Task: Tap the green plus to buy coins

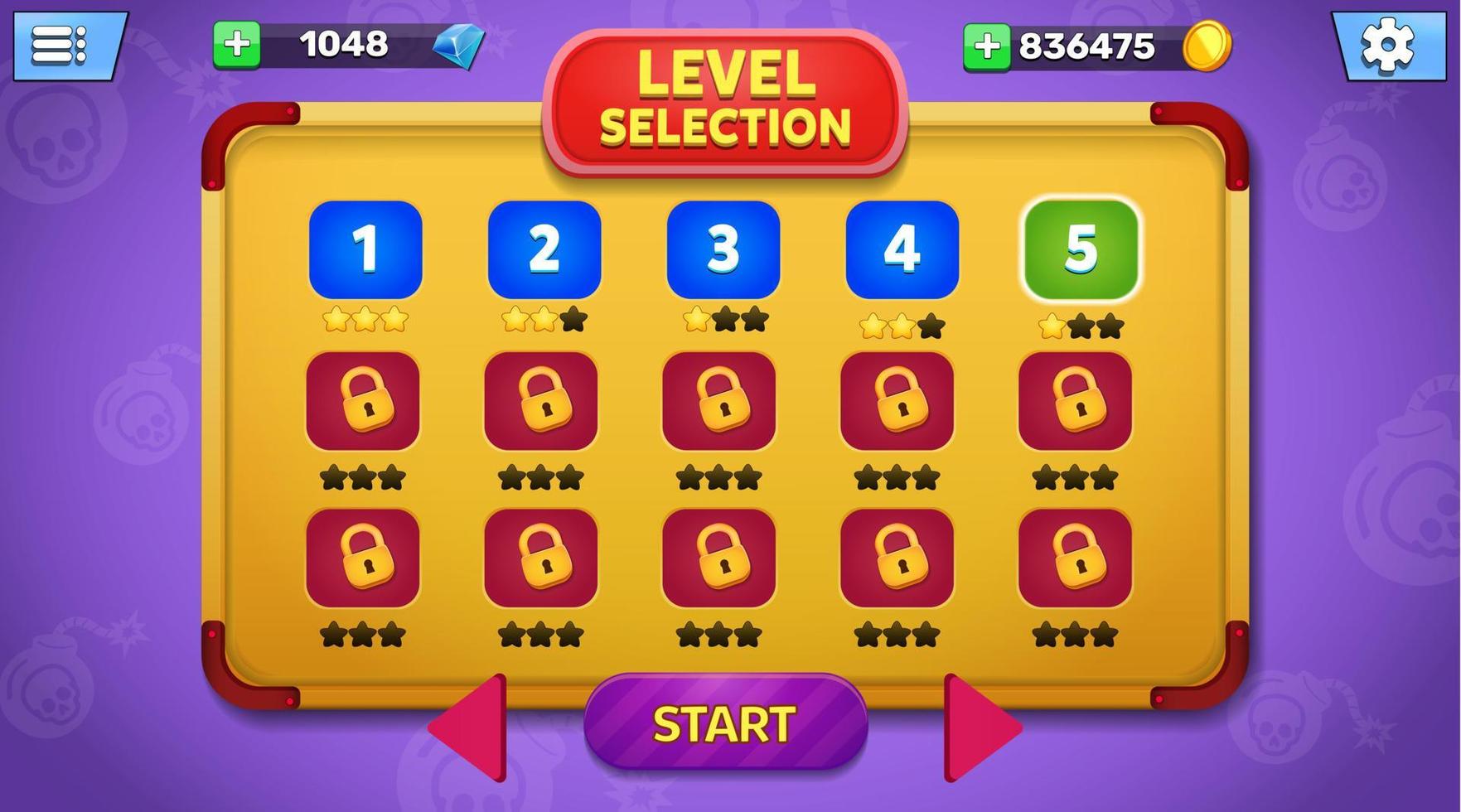Action: 989,43
